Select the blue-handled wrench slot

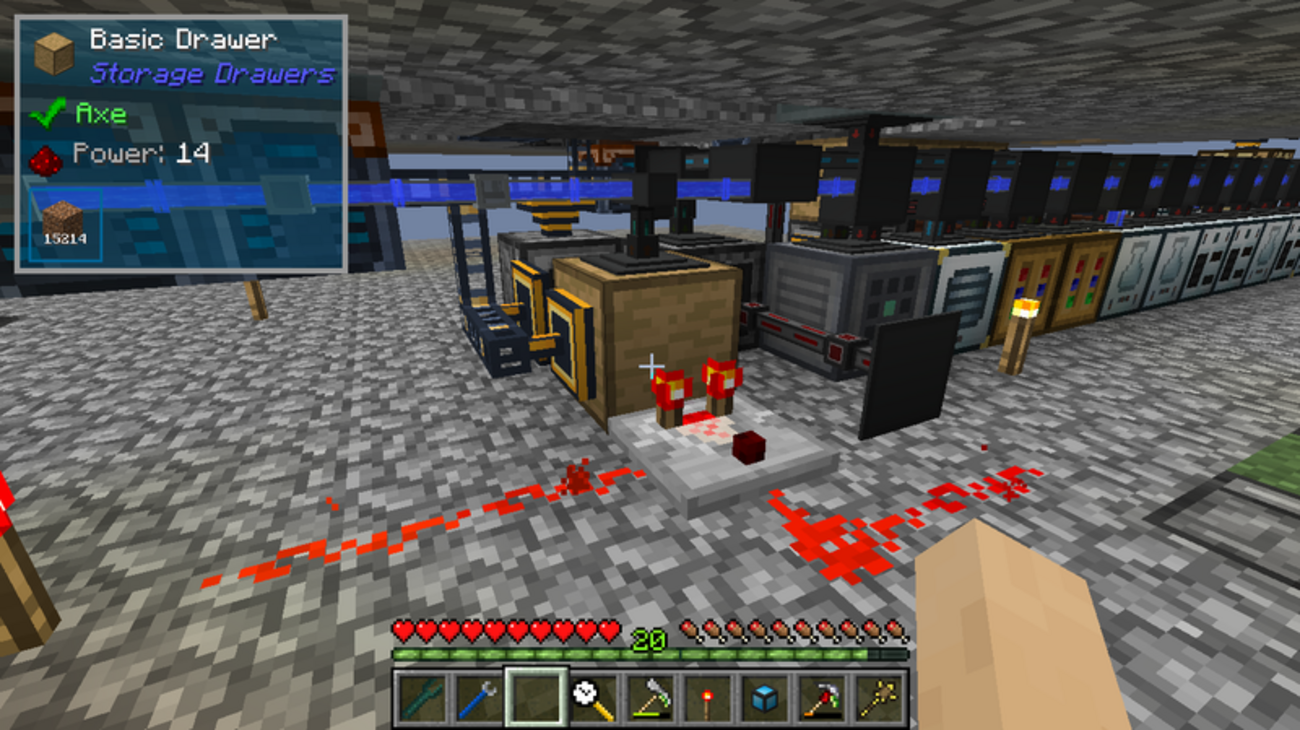(x=477, y=697)
